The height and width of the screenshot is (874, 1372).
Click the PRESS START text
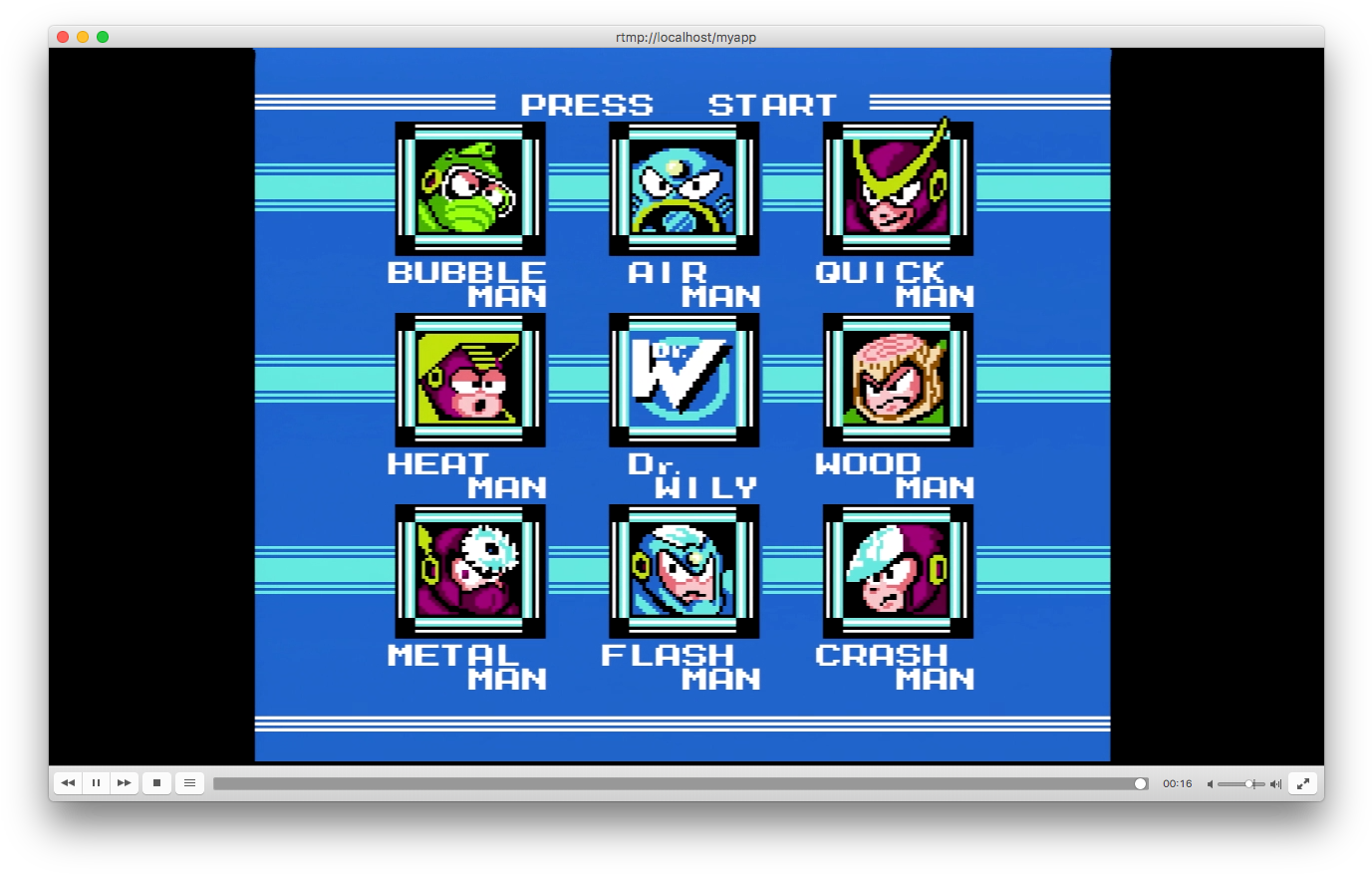click(x=681, y=103)
